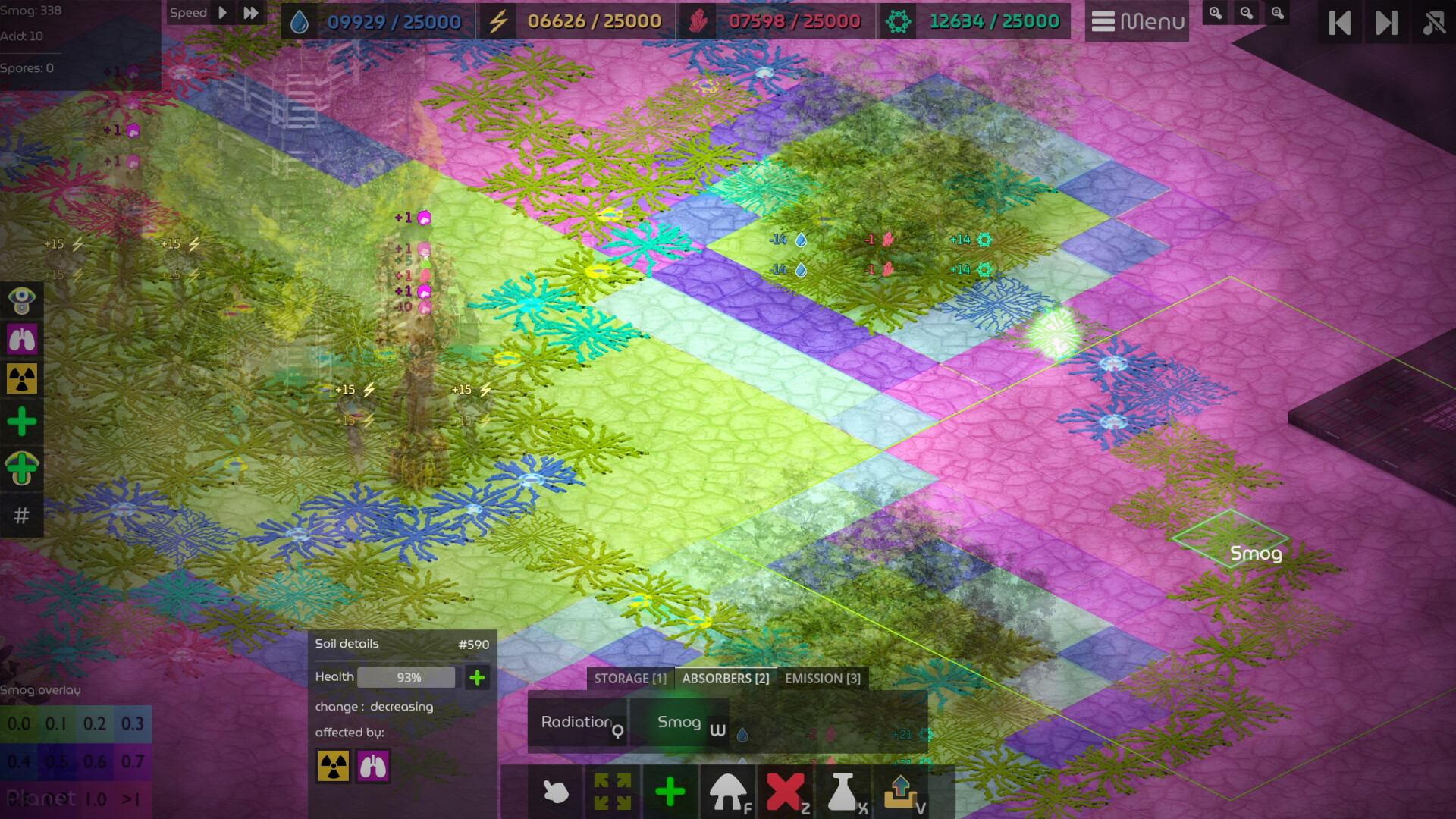1456x819 pixels.
Task: Zoom out using the magnifier minus icon
Action: [x=1245, y=13]
